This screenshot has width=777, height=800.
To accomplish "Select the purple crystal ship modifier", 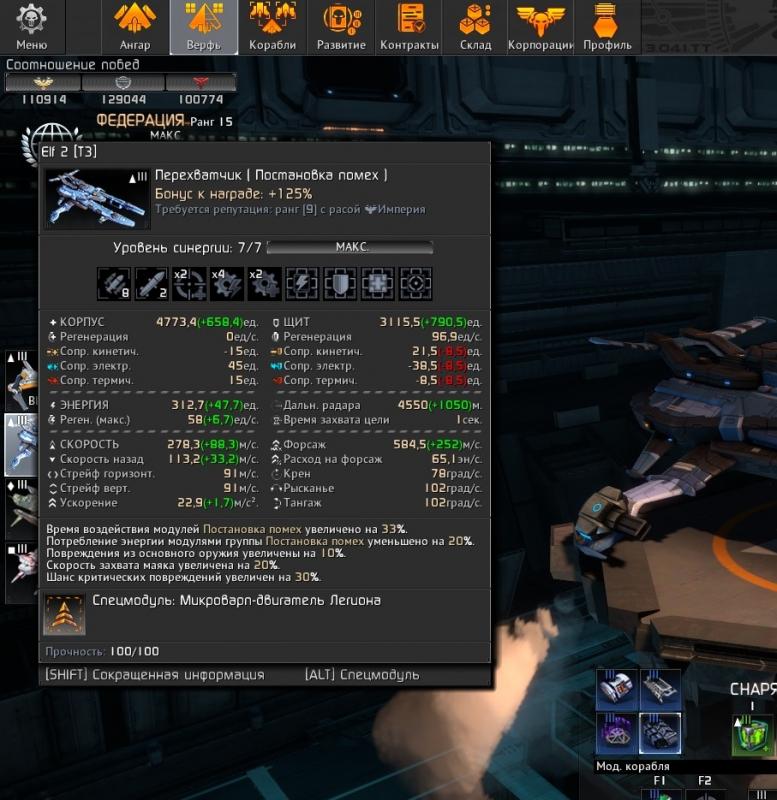I will (x=616, y=733).
